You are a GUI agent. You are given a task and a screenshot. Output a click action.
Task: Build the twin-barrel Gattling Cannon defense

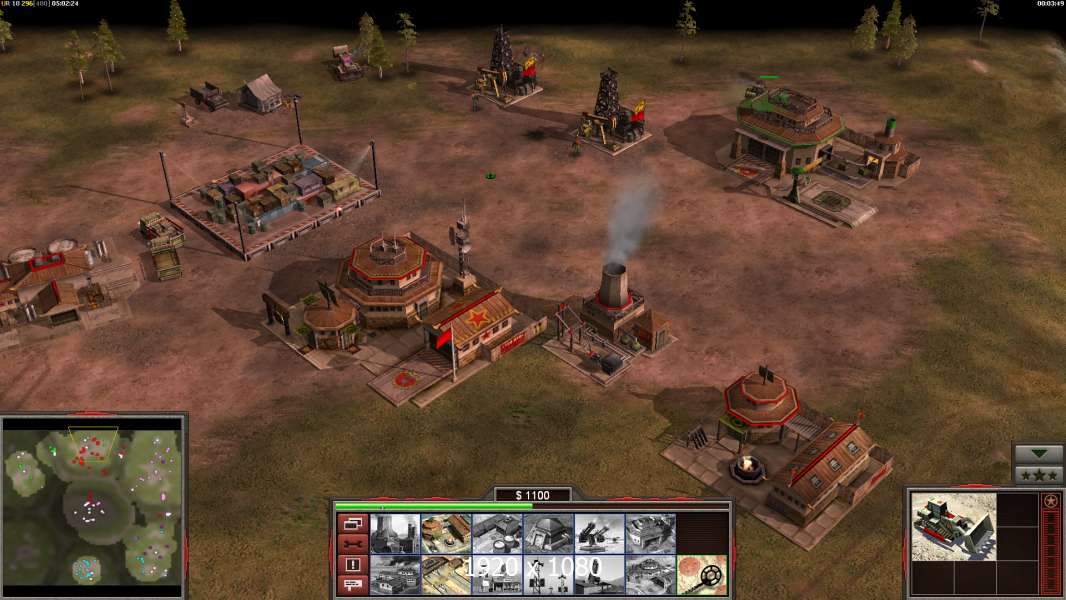point(599,533)
